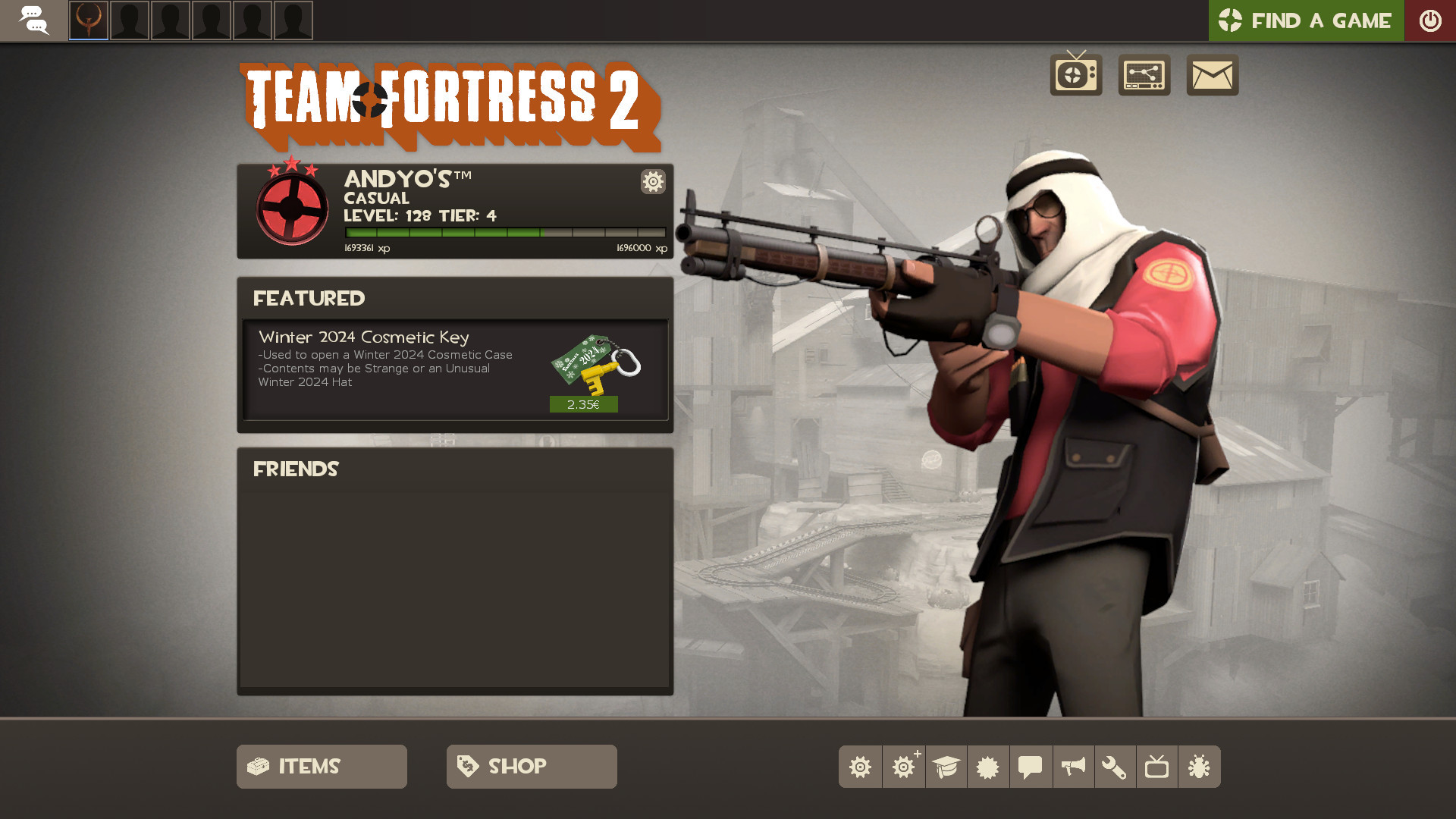Open the Options settings gear icon
The width and height of the screenshot is (1456, 819).
click(861, 767)
